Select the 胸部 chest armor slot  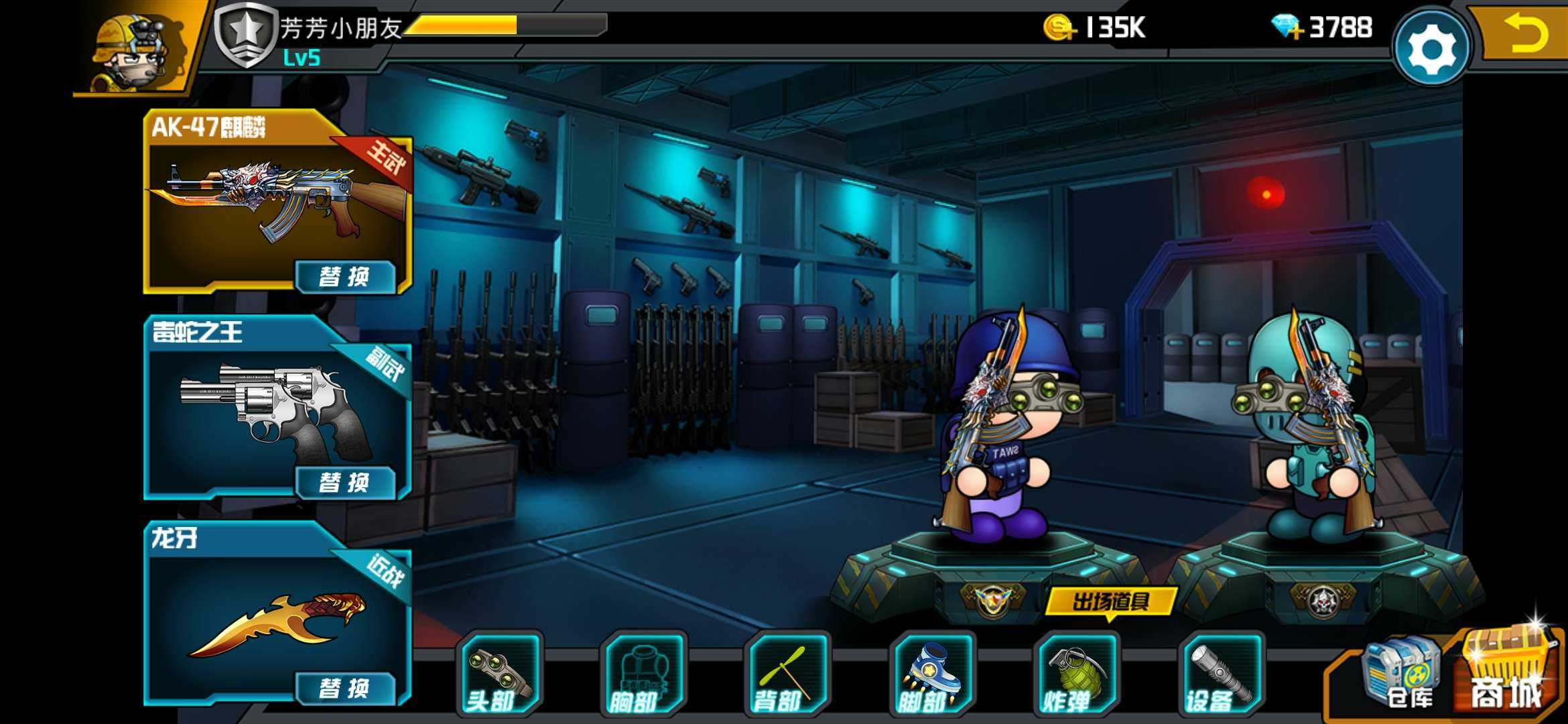click(x=643, y=675)
